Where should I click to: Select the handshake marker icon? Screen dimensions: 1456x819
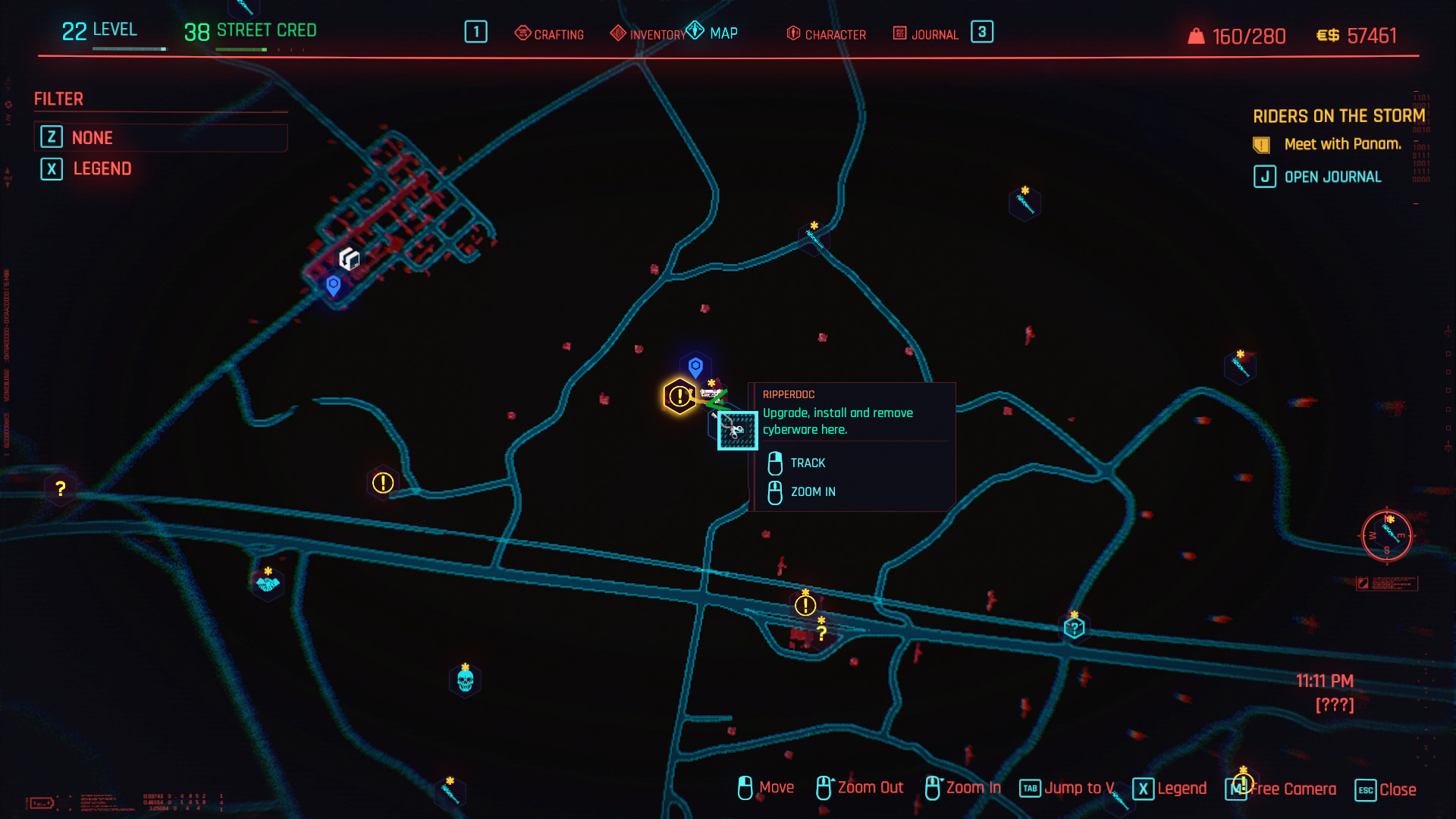[268, 584]
